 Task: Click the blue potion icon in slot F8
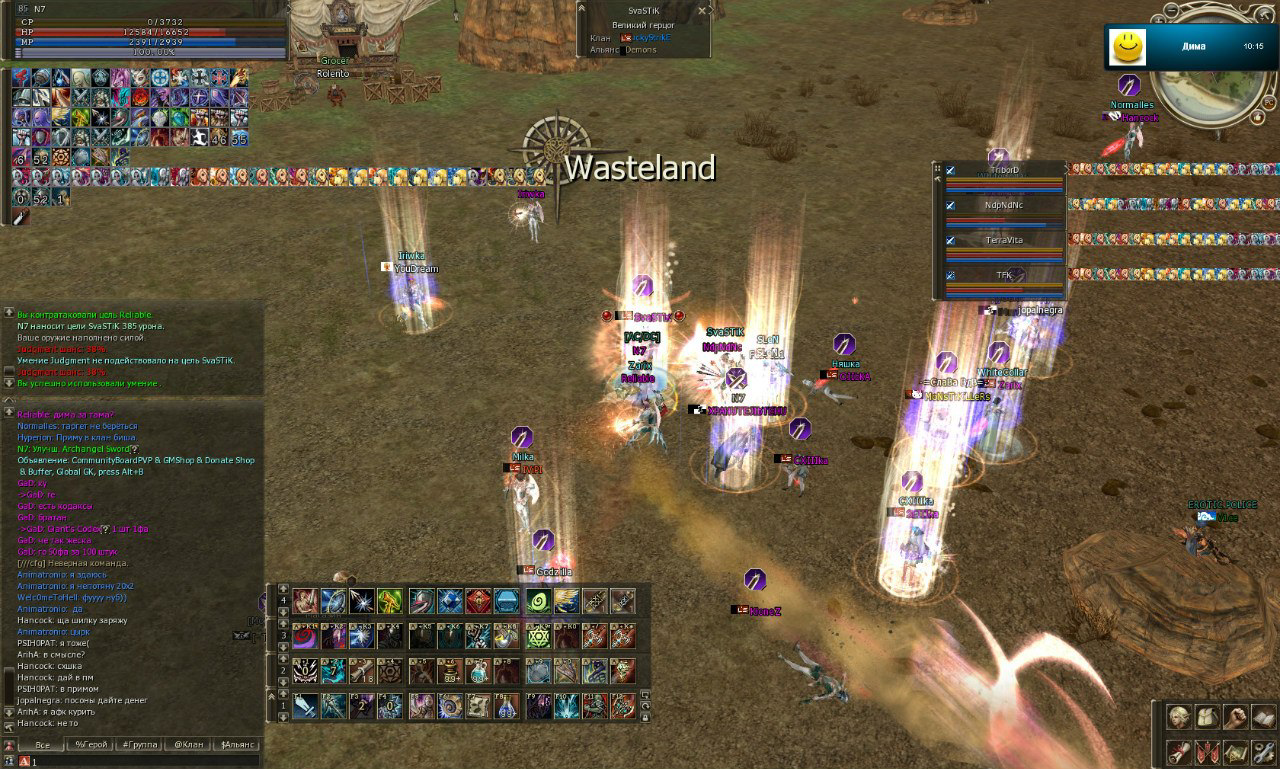point(505,705)
